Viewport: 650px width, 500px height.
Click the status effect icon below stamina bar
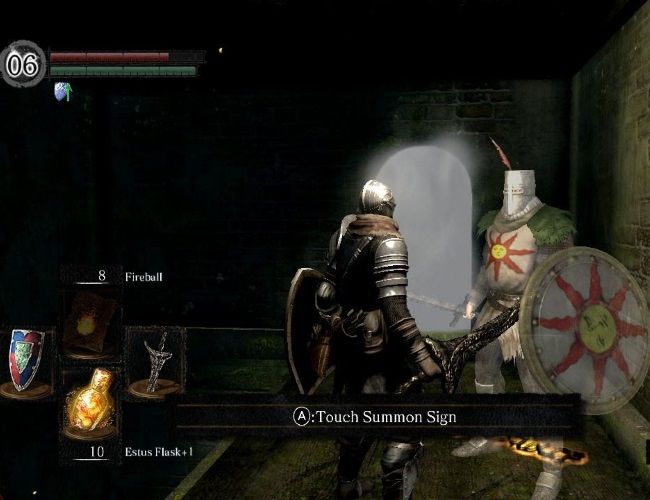pyautogui.click(x=61, y=92)
